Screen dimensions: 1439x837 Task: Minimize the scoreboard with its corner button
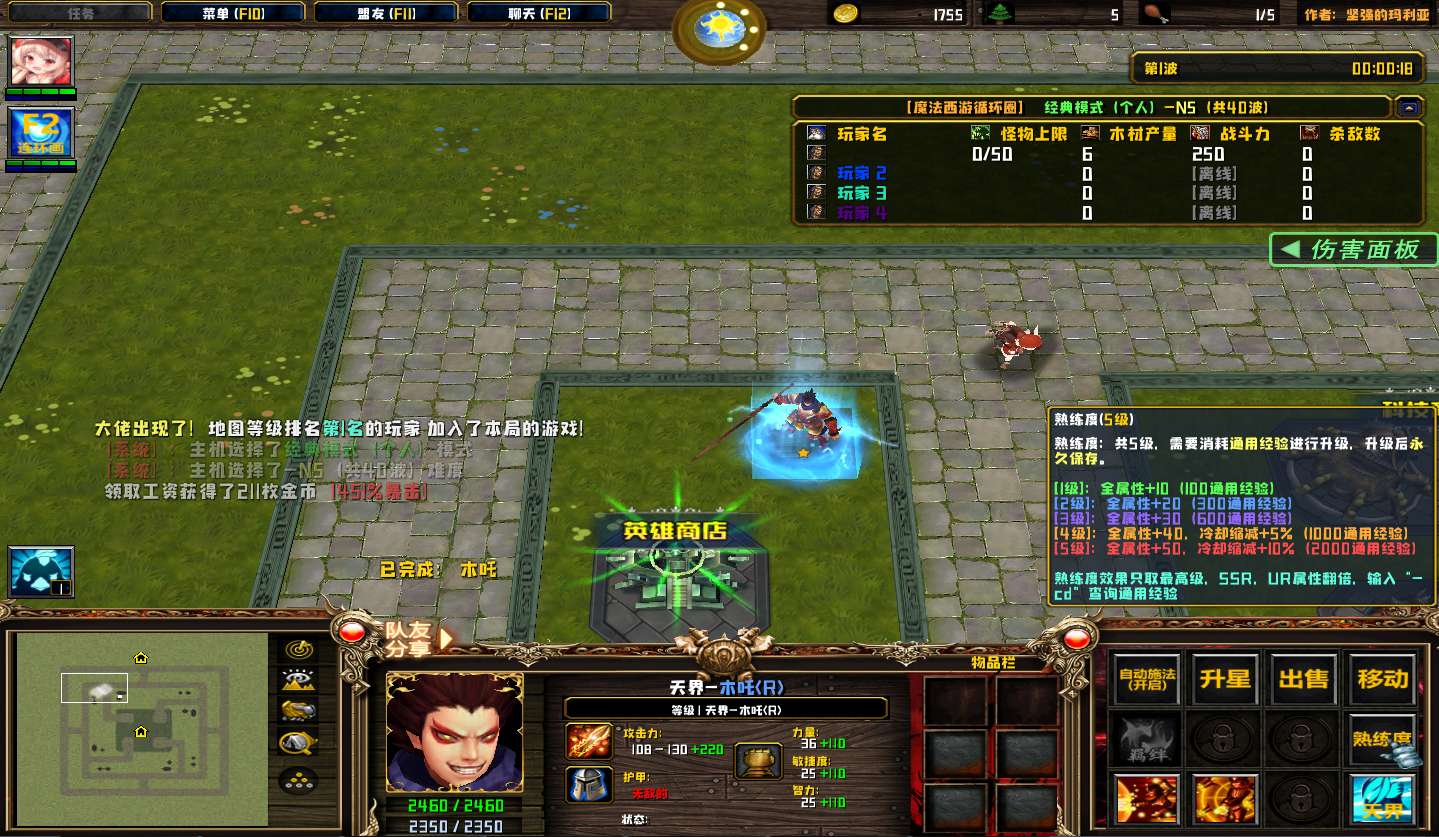(1409, 107)
